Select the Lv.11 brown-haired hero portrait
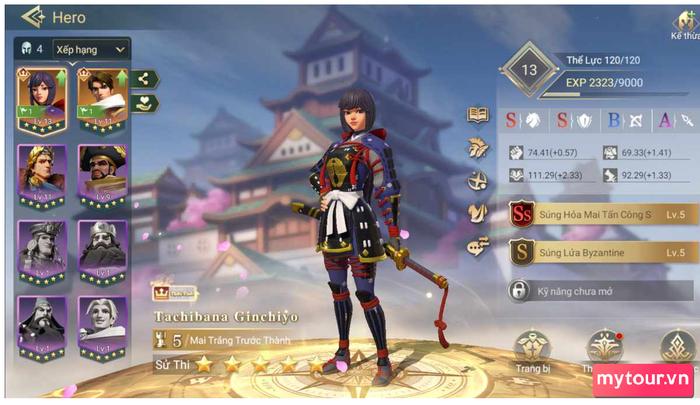Image resolution: width=700 pixels, height=405 pixels. tap(102, 100)
